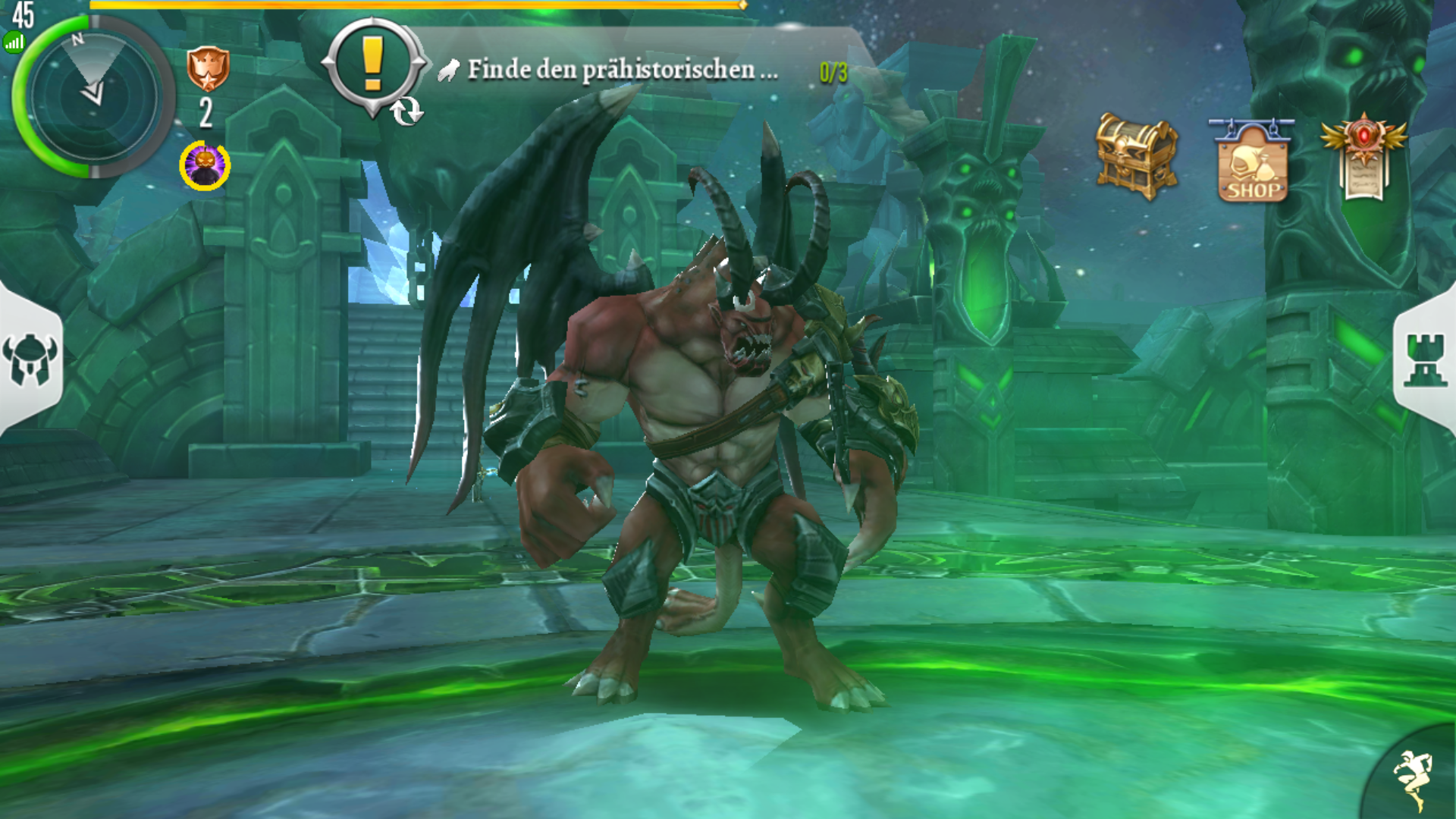Expand the castle tower side tab
1456x819 pixels.
click(1425, 359)
